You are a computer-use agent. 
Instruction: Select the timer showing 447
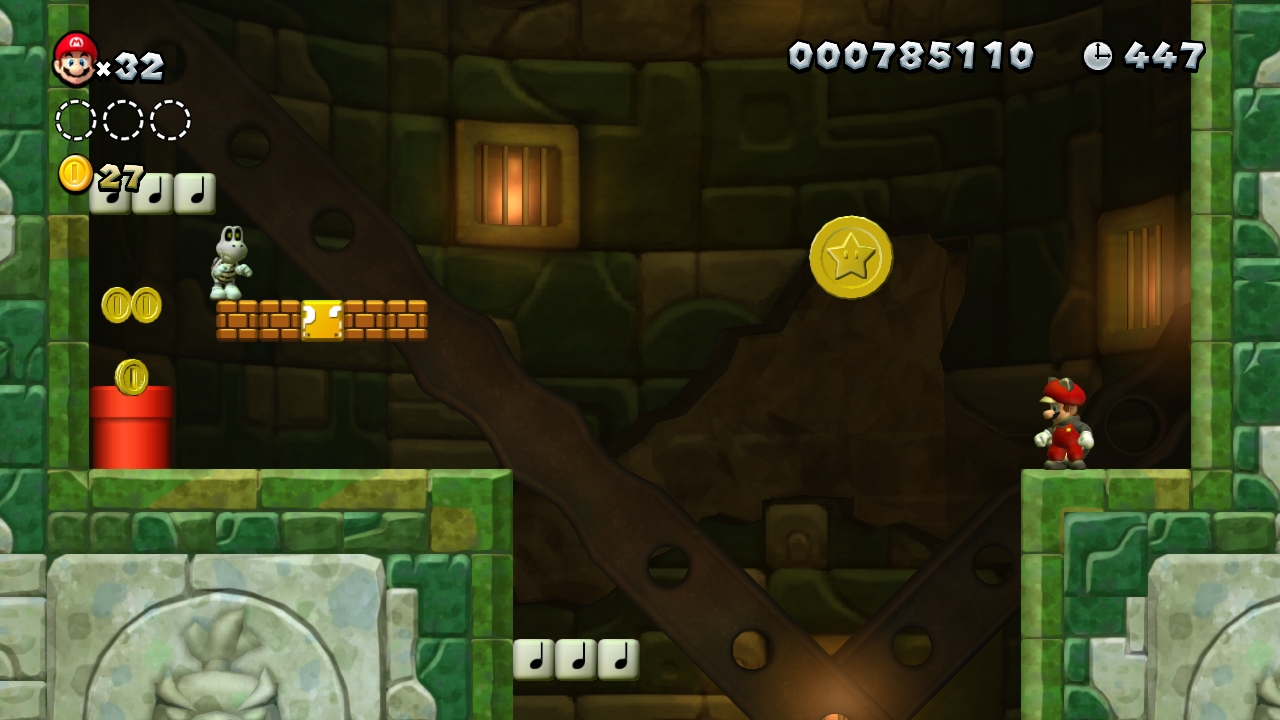tap(1163, 57)
